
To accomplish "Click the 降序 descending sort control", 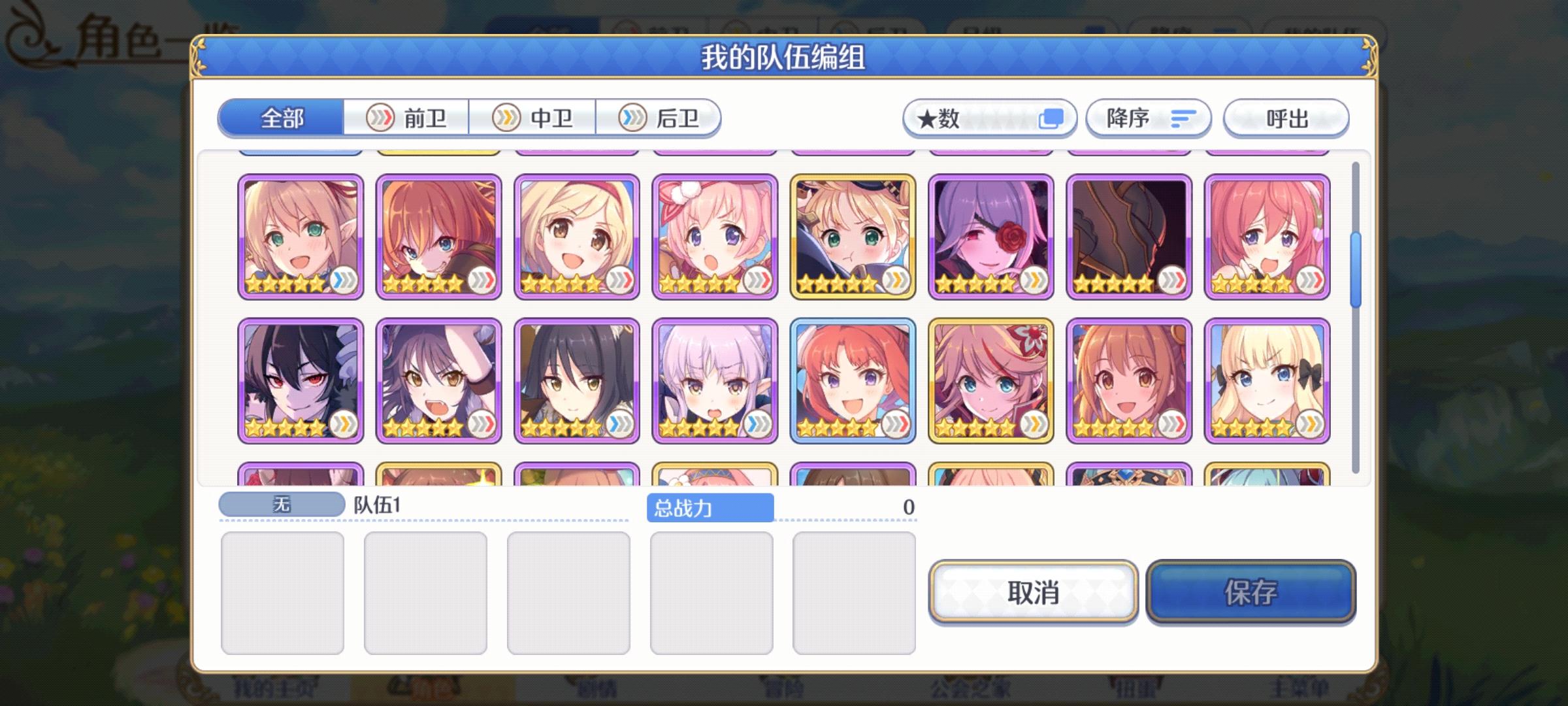I will pos(1148,118).
